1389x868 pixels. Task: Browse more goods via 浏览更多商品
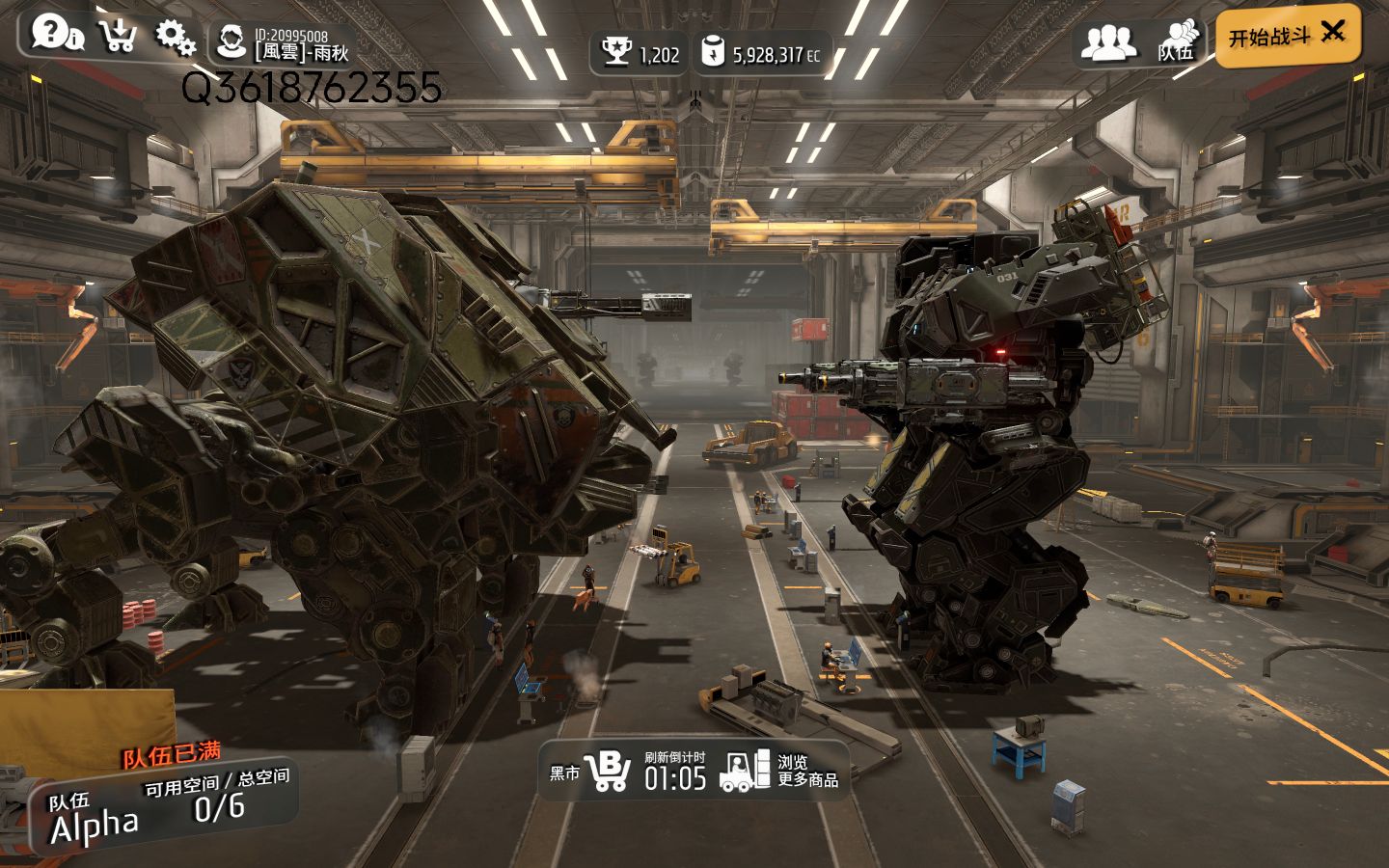pos(781,771)
